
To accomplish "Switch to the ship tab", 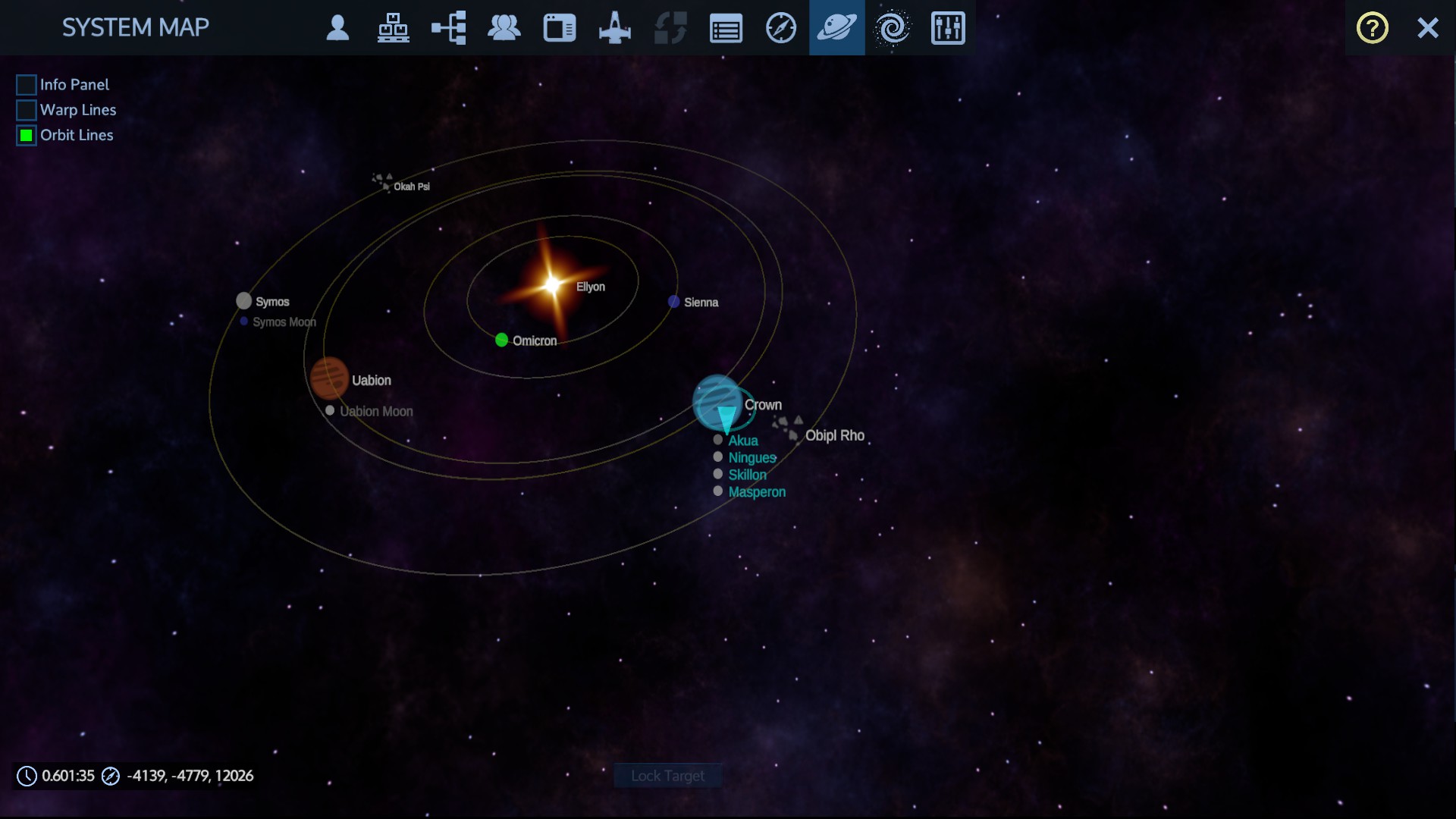I will (x=615, y=28).
